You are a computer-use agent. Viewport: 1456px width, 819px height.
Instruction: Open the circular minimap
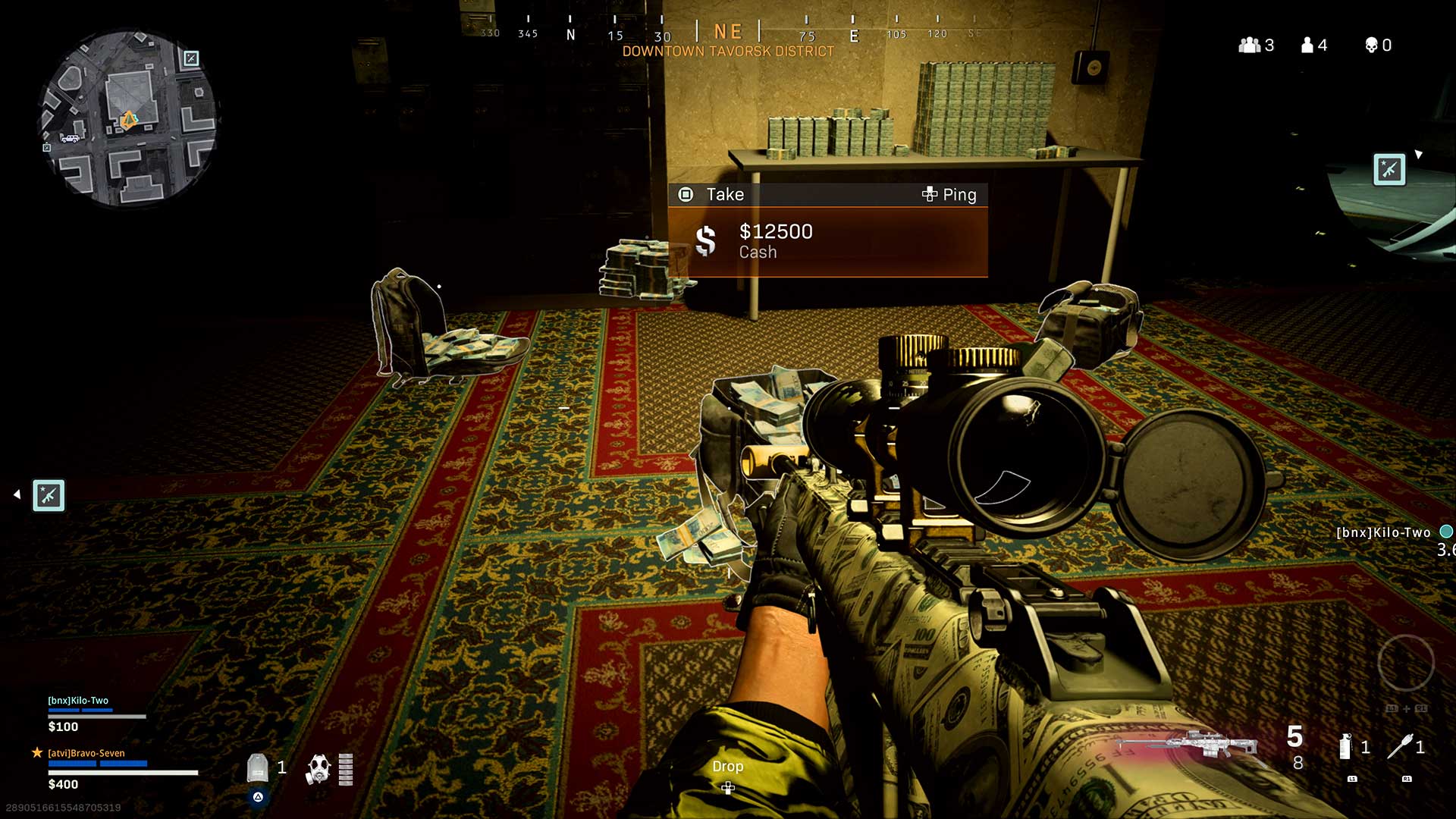pos(127,119)
